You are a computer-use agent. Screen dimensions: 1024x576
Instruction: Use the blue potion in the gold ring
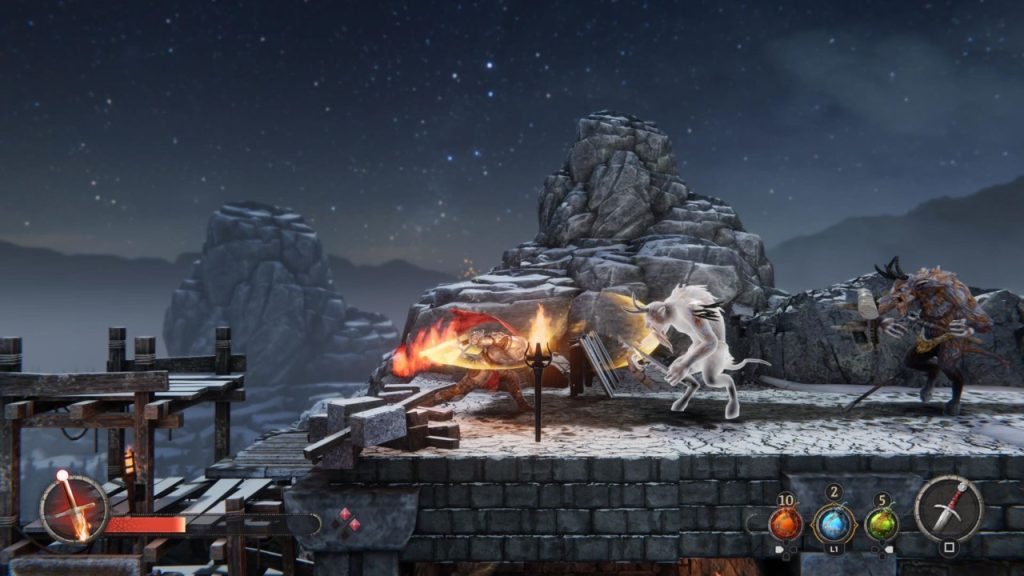833,523
